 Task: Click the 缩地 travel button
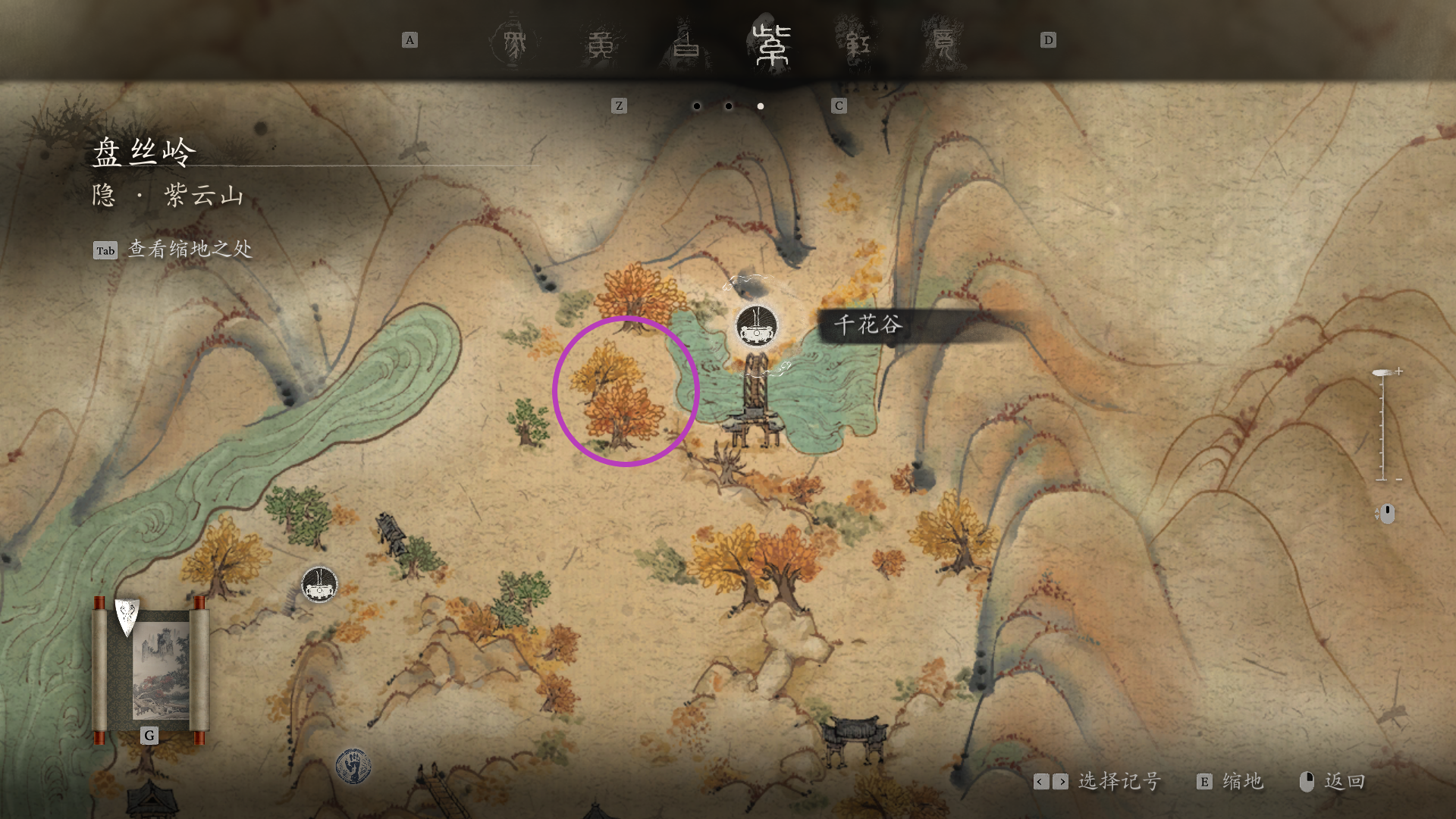tap(1232, 781)
